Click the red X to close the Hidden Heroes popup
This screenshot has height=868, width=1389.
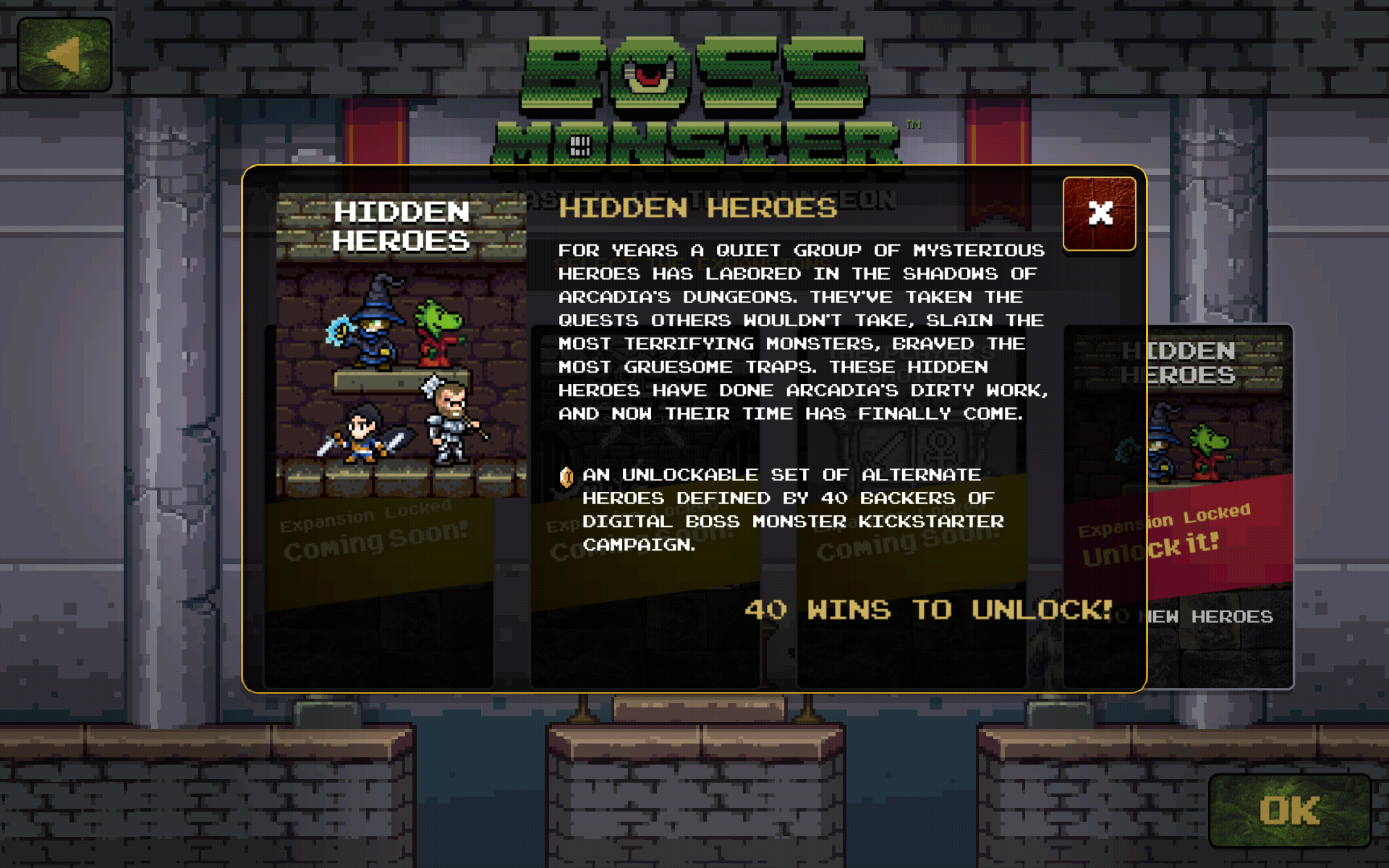coord(1099,213)
